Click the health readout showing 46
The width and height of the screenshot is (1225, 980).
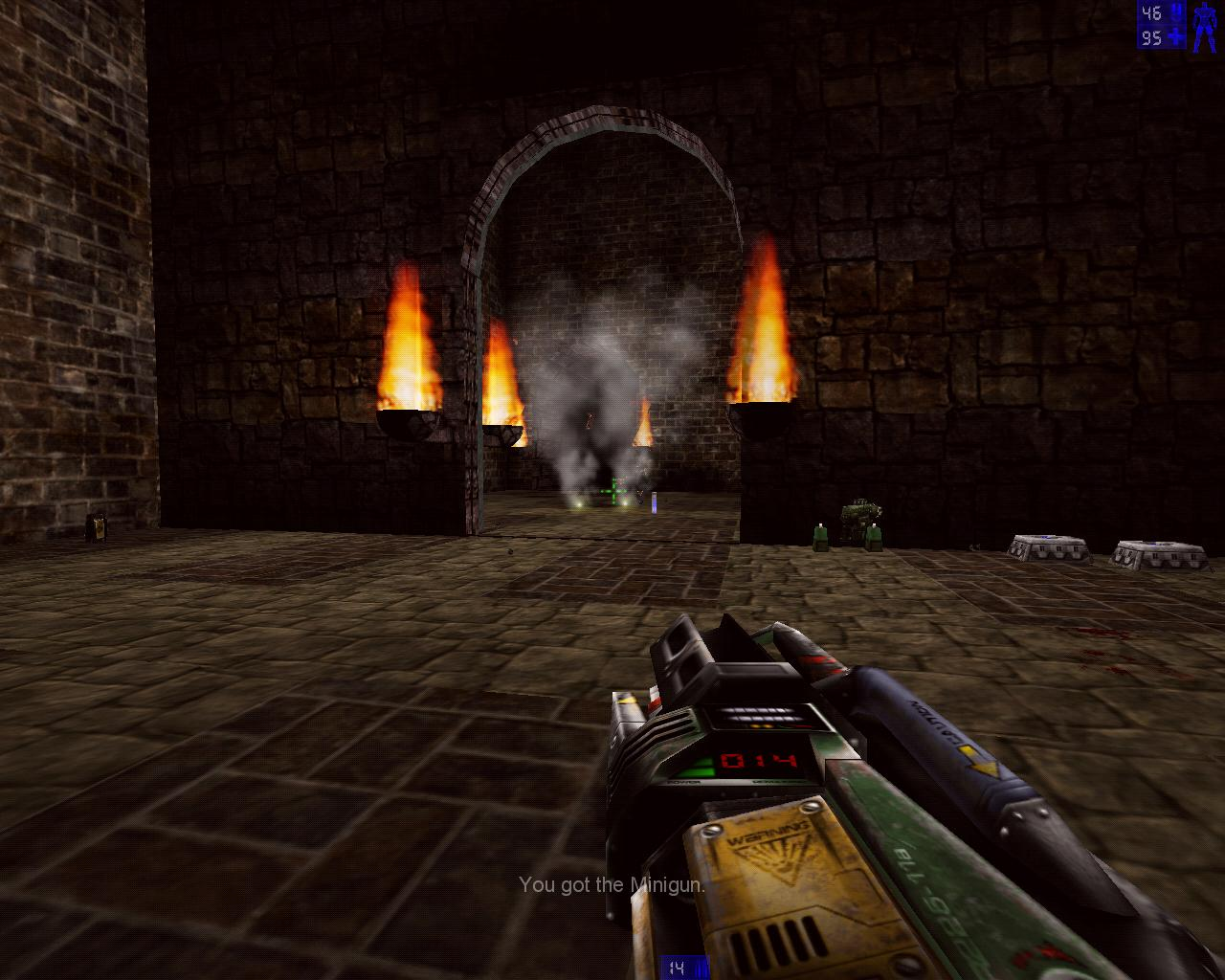tap(1151, 12)
